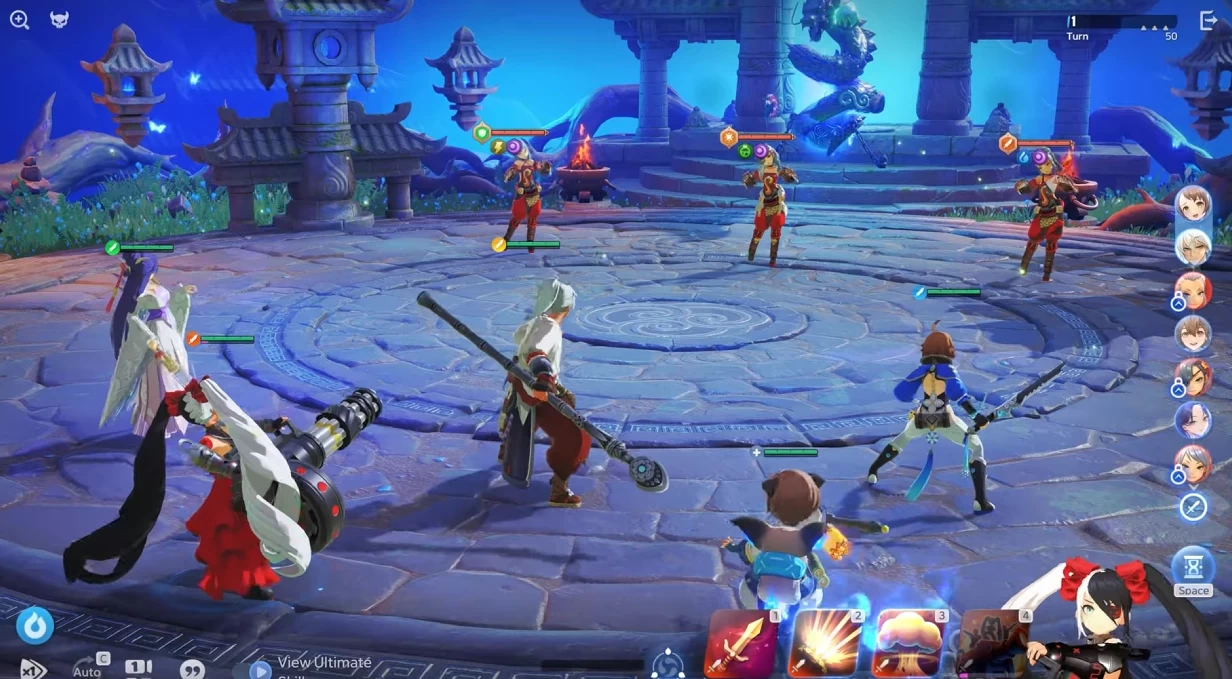
Task: Cast the mushroom cloud explosion skill
Action: point(910,645)
